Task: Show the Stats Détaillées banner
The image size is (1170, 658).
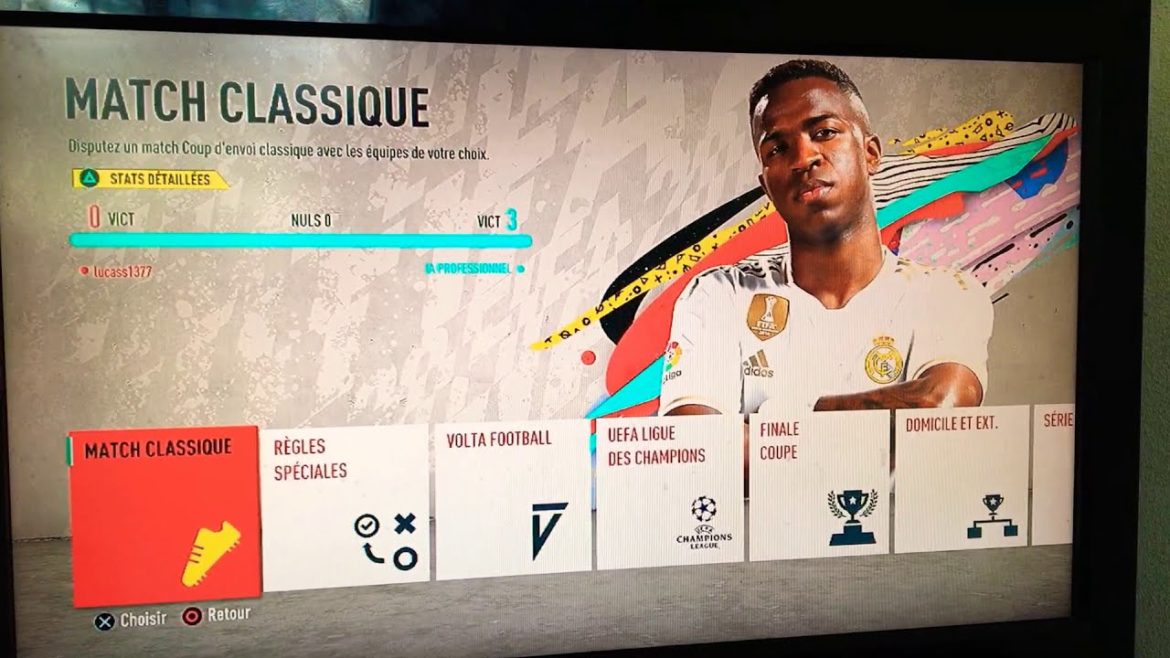Action: tap(150, 180)
